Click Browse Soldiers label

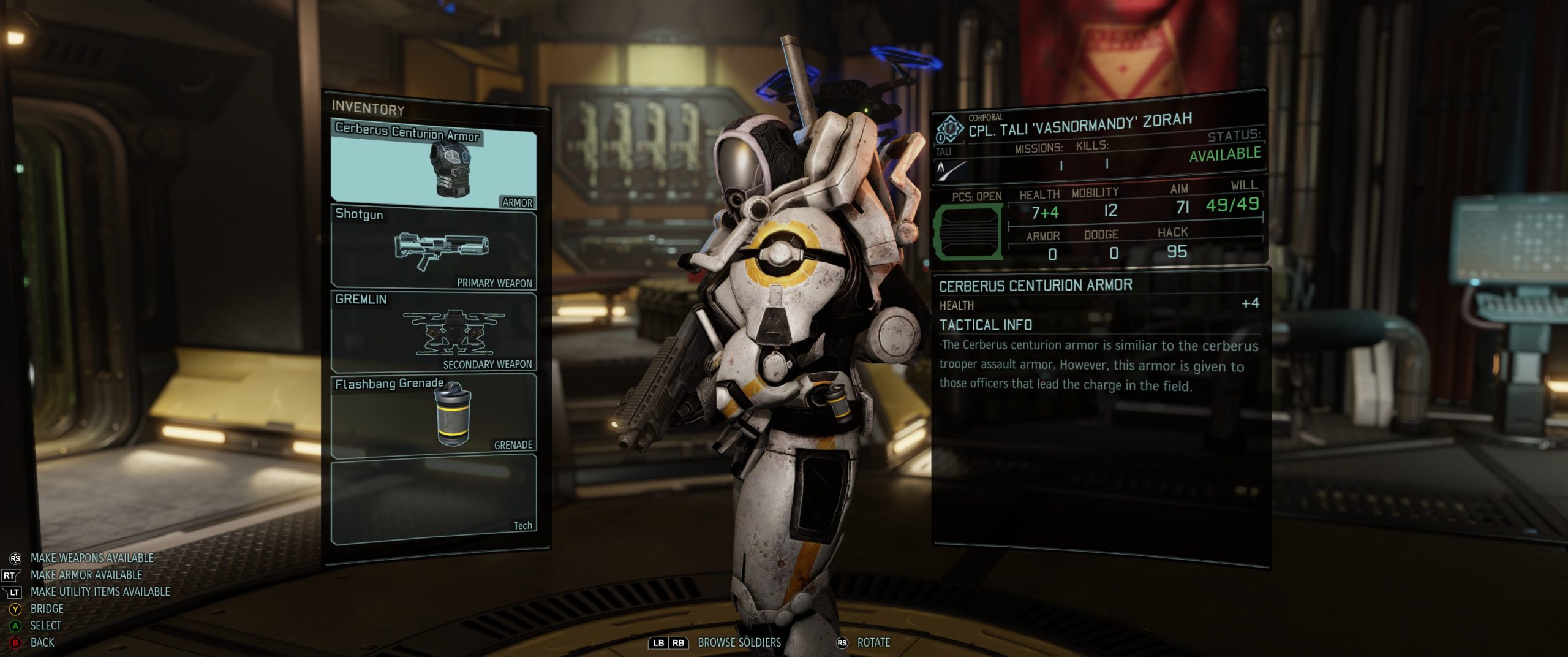pos(739,642)
